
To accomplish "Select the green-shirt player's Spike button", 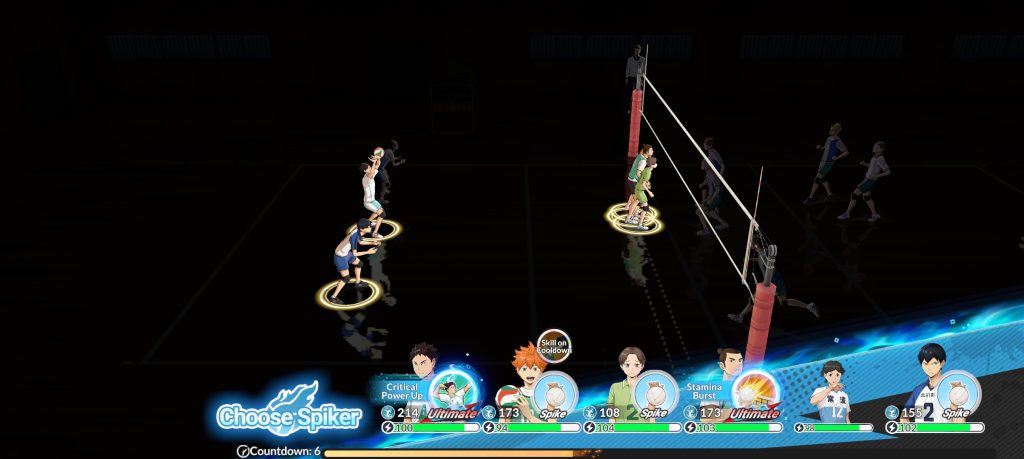I will coord(654,393).
